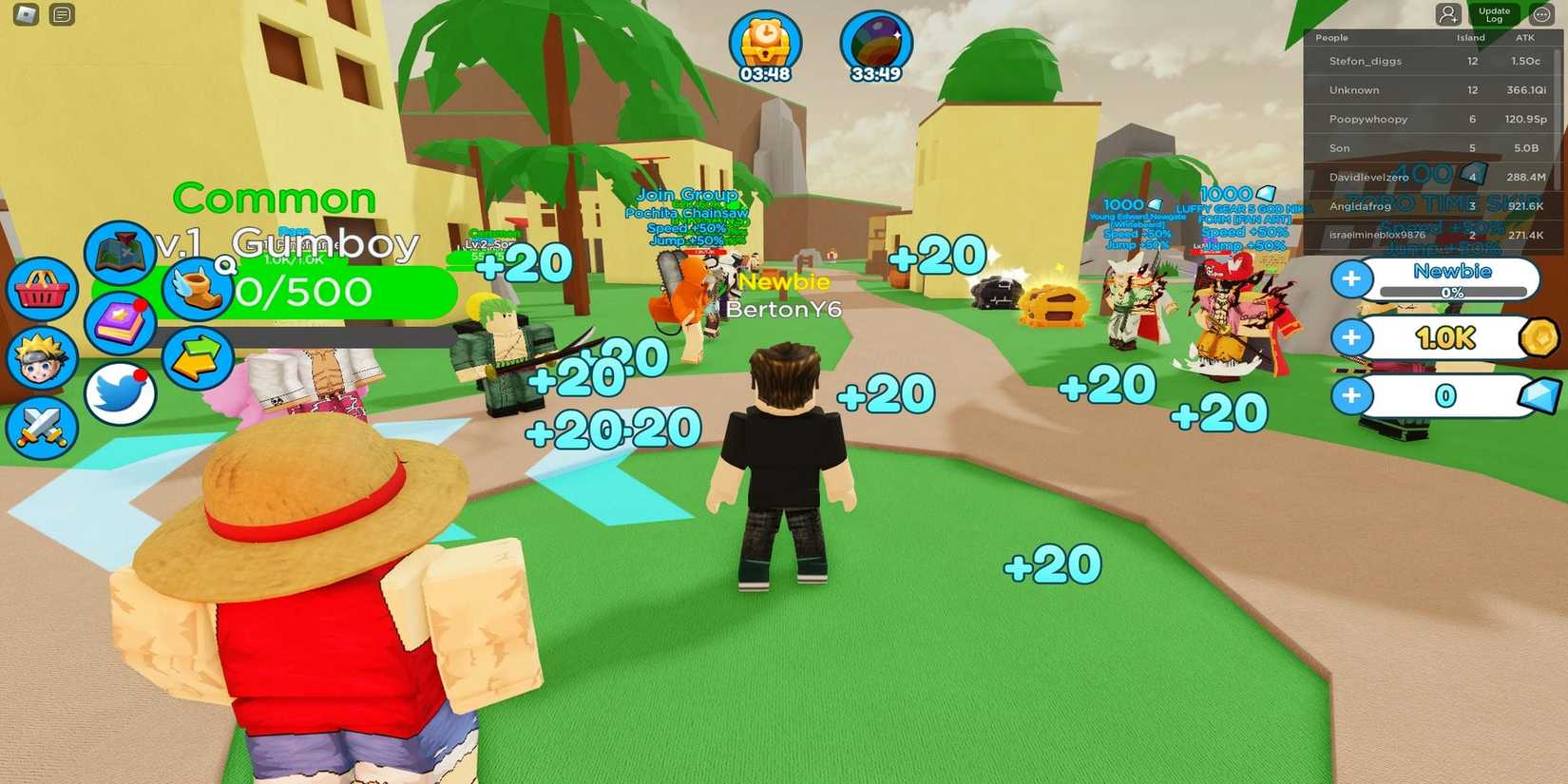Click the green trade arrows icon
Image resolution: width=1568 pixels, height=784 pixels.
[197, 360]
